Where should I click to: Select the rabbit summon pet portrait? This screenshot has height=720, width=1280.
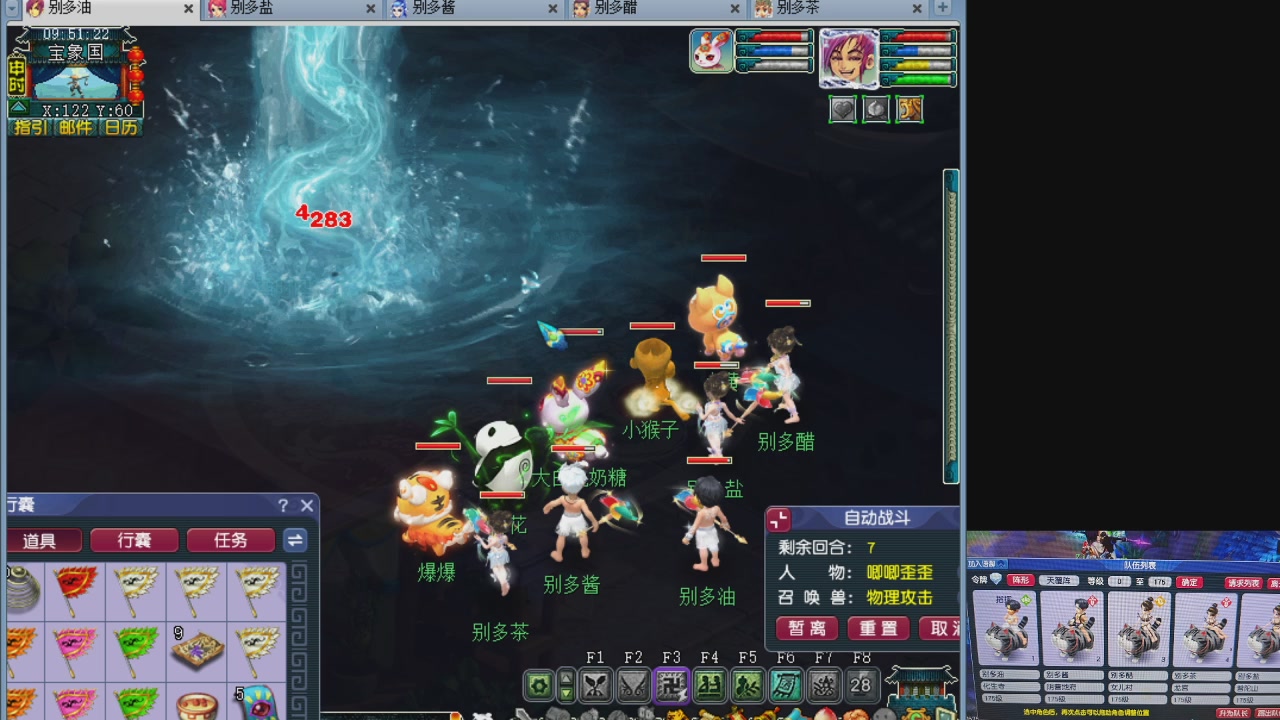[710, 50]
